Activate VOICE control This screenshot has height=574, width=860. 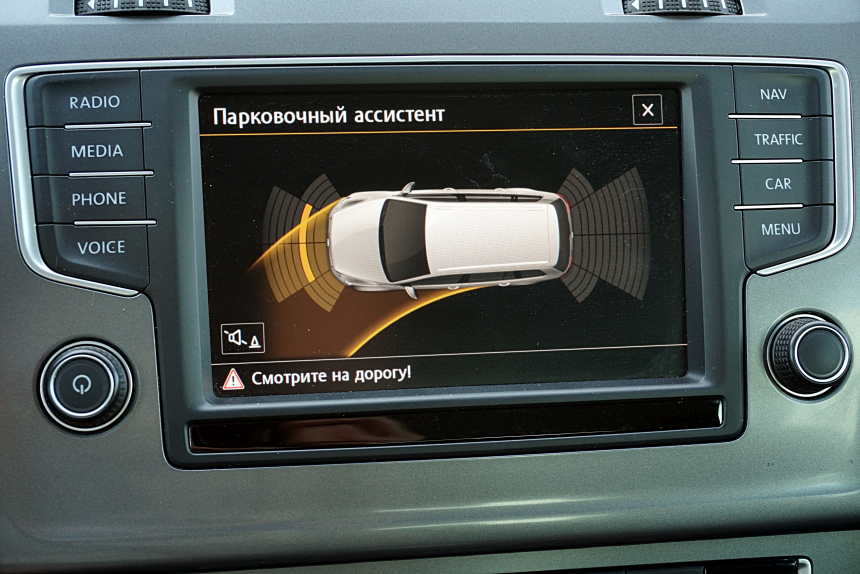pos(101,247)
